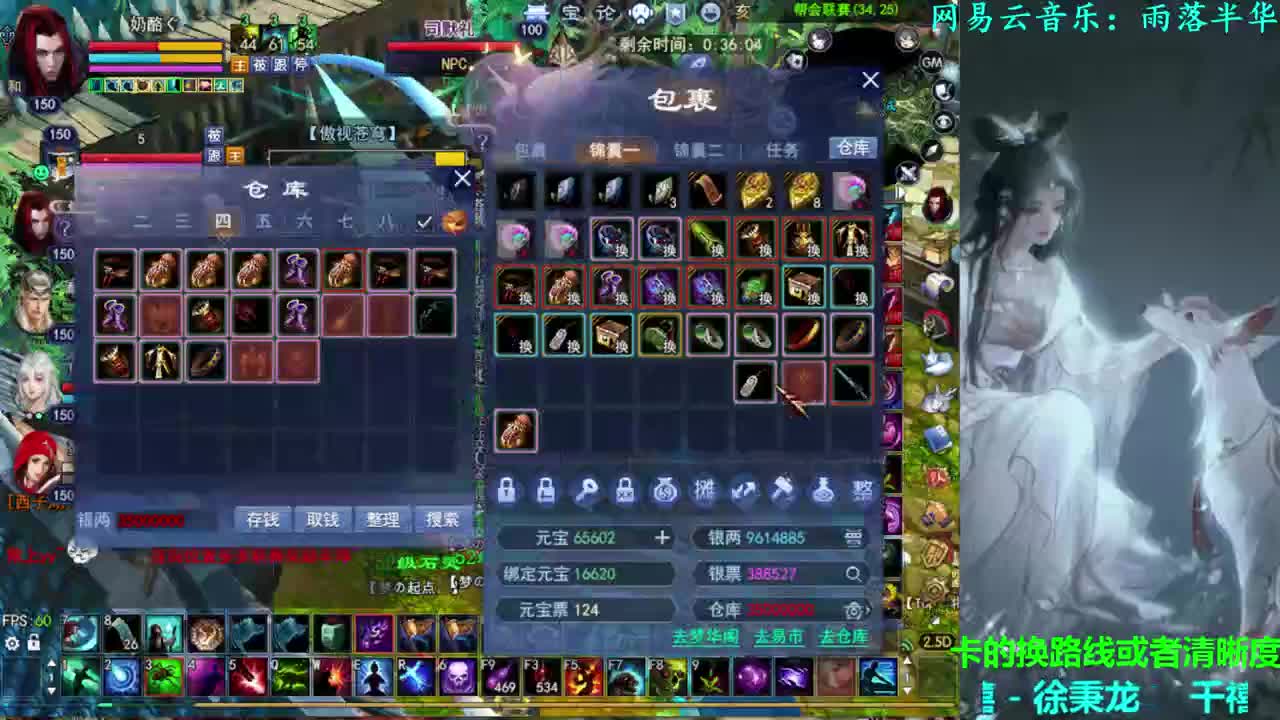Screen dimensions: 1280x720
Task: Toggle the first lock icon in bag toolbar
Action: coord(508,491)
